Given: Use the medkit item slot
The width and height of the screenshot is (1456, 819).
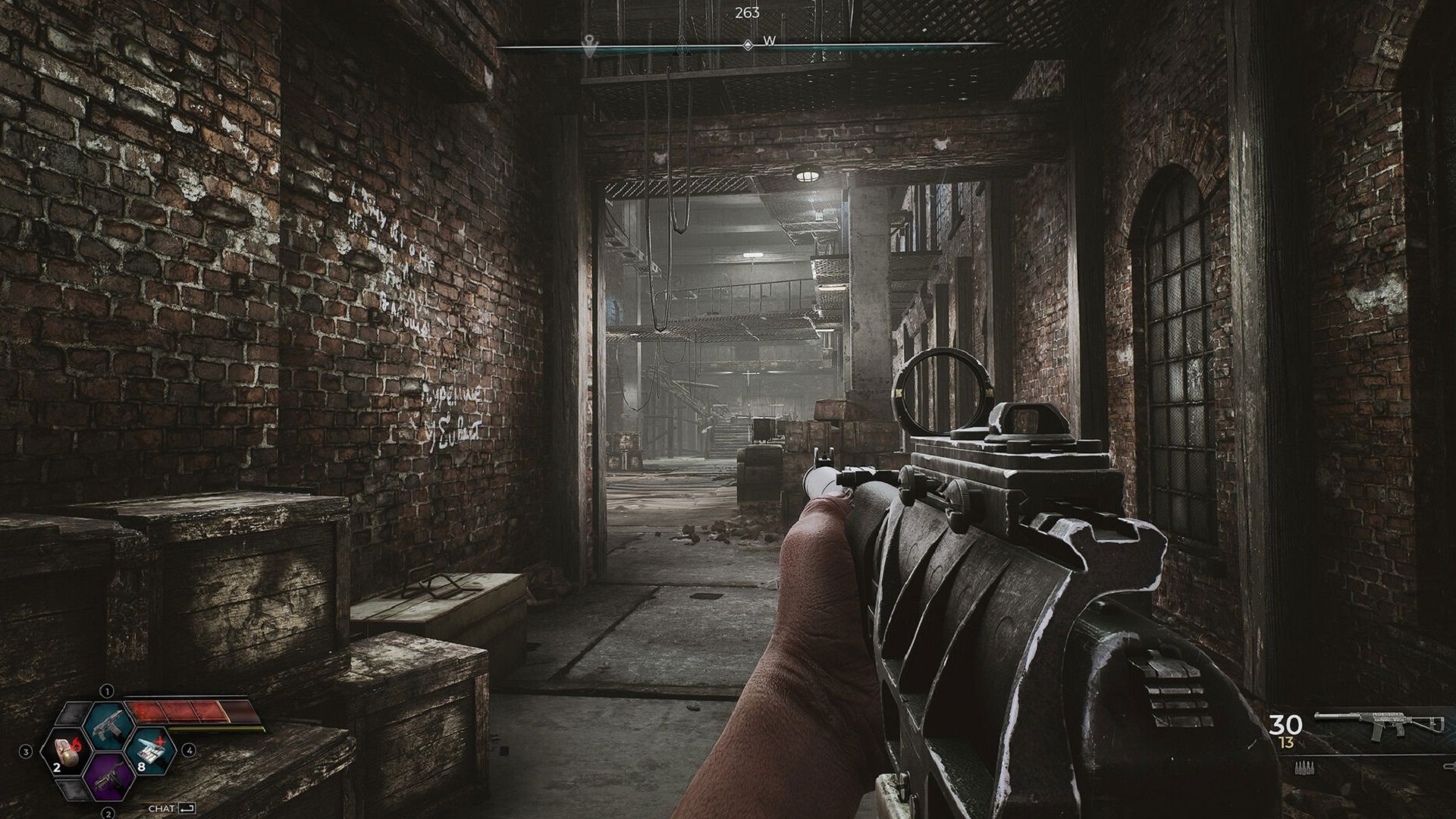Looking at the screenshot, I should tap(153, 752).
